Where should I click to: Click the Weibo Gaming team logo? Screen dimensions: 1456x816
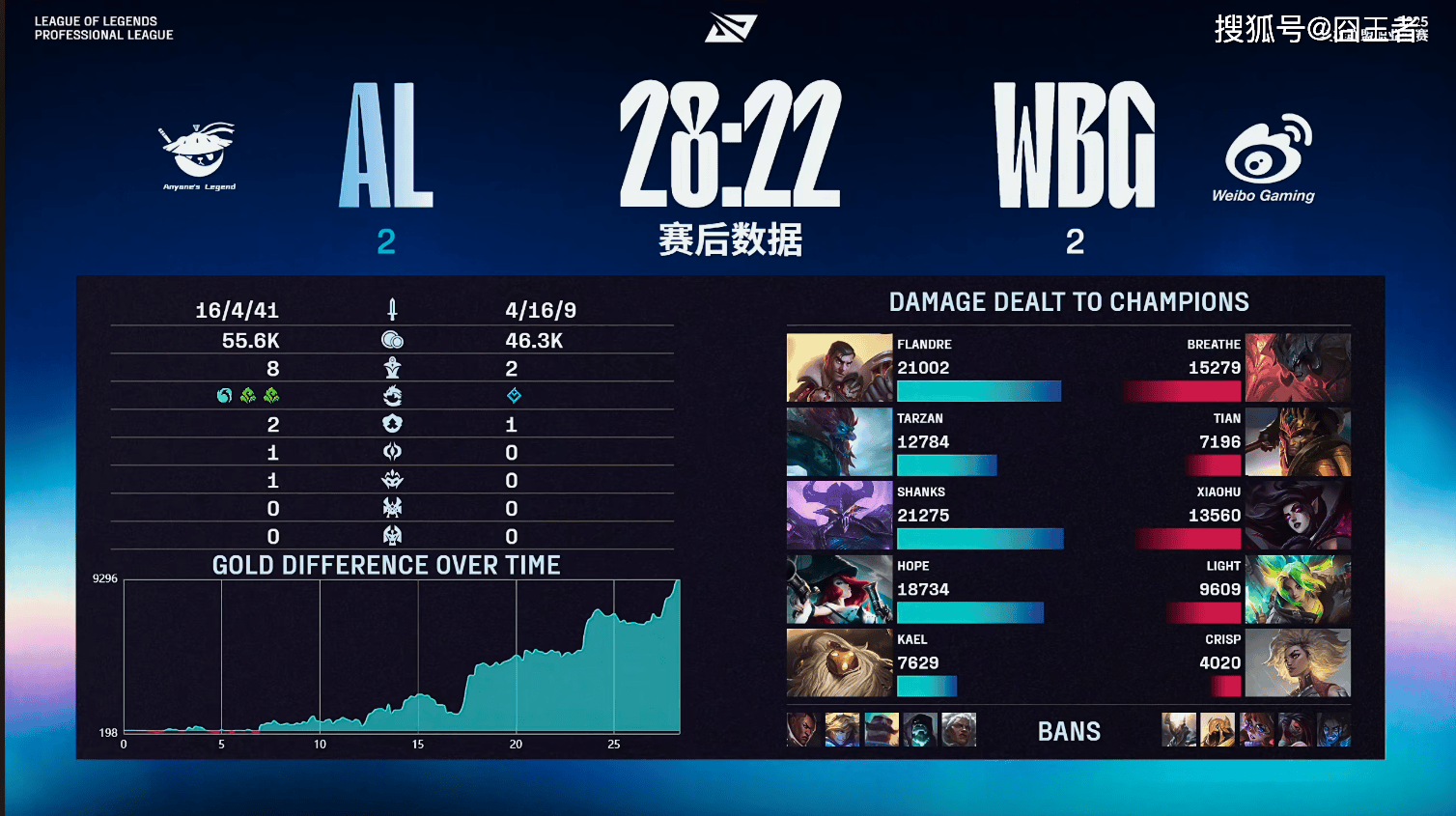(x=1265, y=157)
